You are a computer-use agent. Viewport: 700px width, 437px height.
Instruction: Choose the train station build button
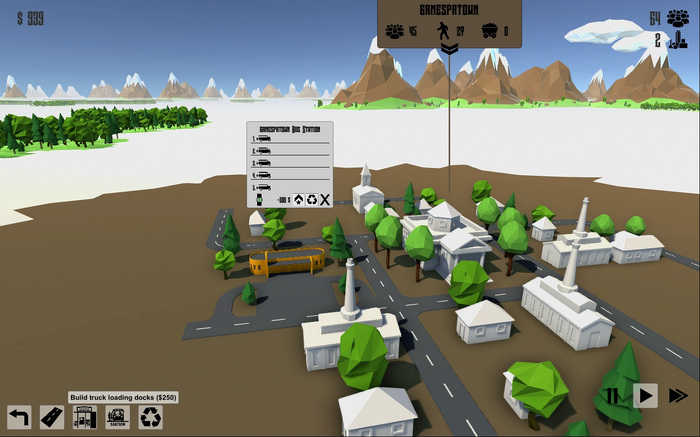[118, 417]
